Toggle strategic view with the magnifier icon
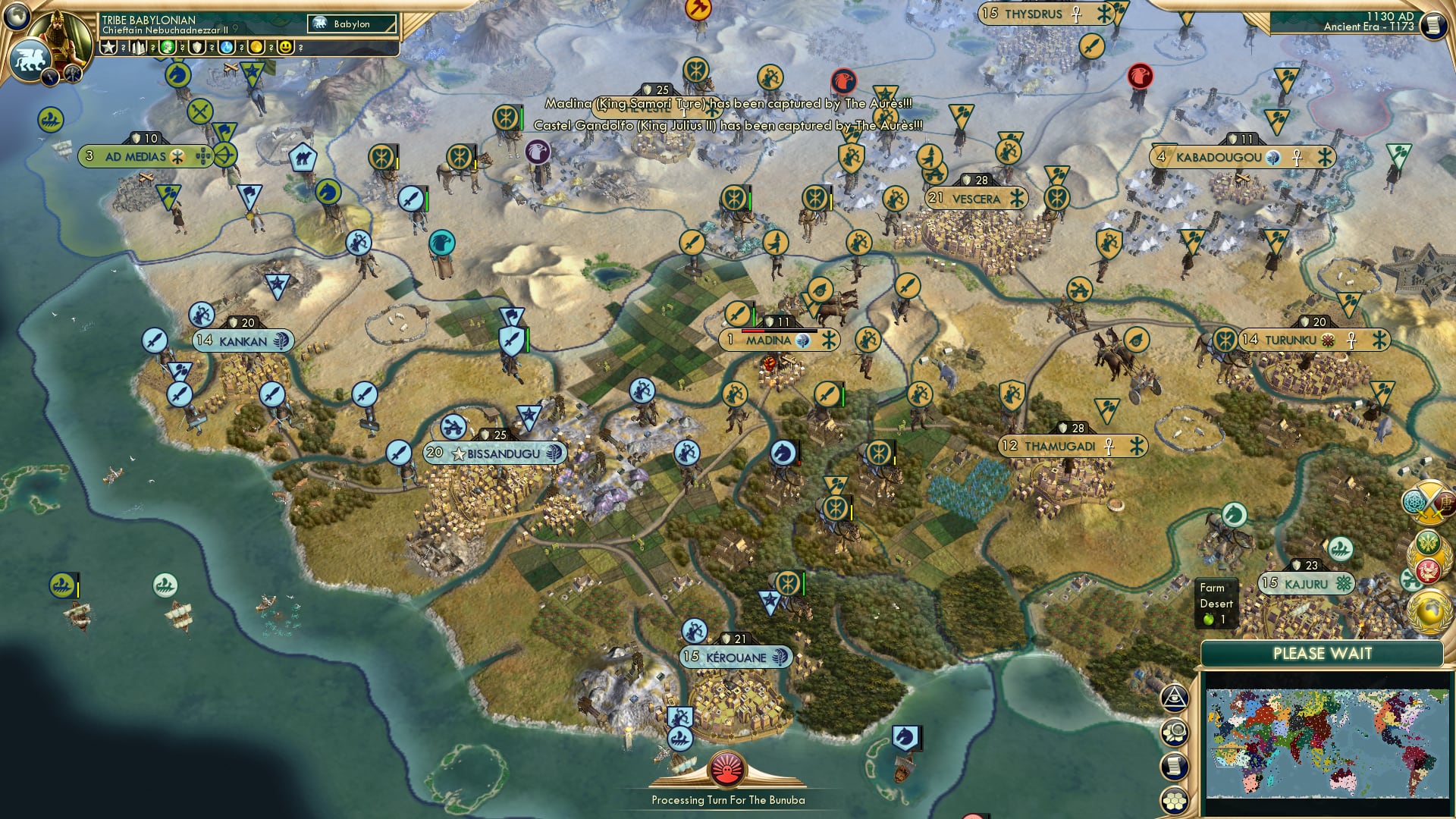Image resolution: width=1456 pixels, height=819 pixels. point(1174,733)
